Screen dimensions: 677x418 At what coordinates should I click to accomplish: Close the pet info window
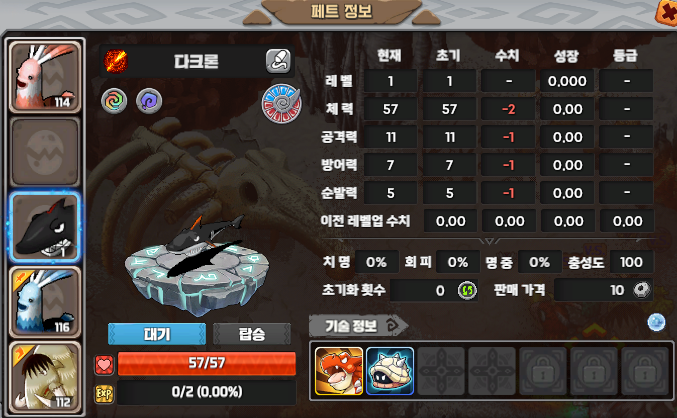663,11
